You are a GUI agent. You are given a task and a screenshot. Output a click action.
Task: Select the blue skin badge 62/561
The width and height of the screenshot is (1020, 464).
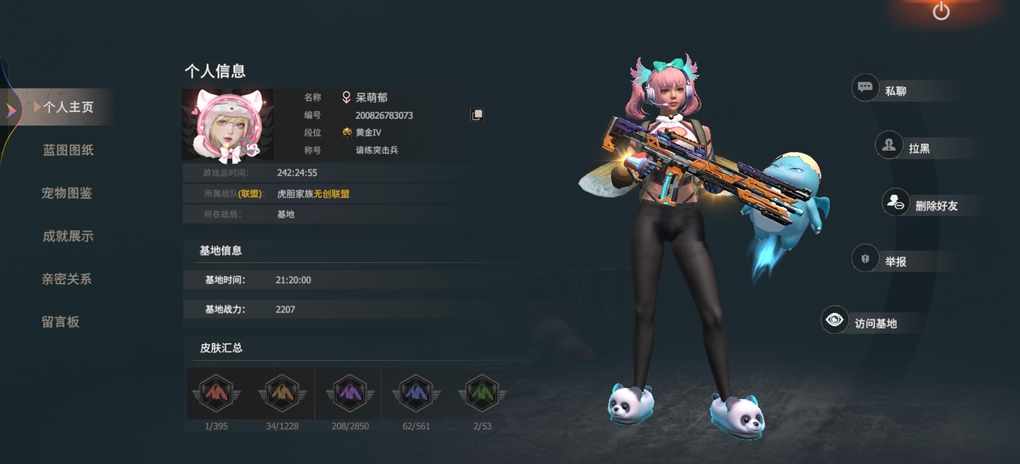(x=415, y=393)
